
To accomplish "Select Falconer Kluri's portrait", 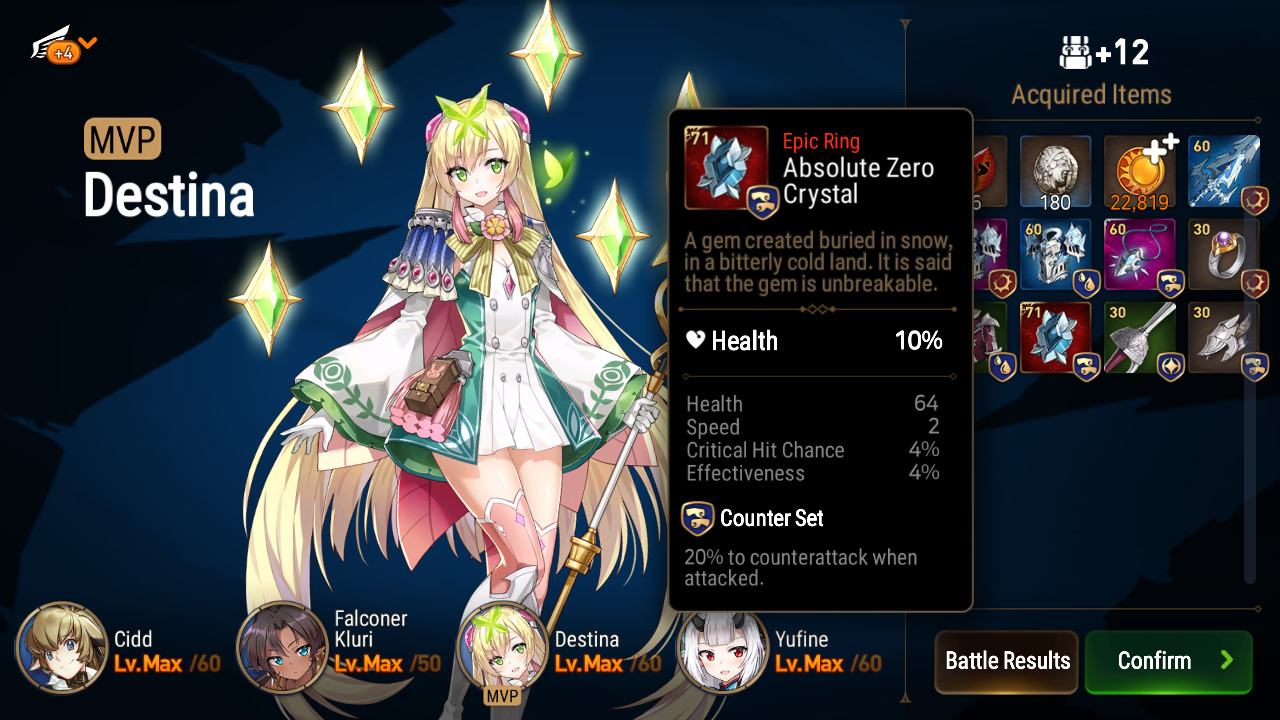I will pyautogui.click(x=282, y=648).
